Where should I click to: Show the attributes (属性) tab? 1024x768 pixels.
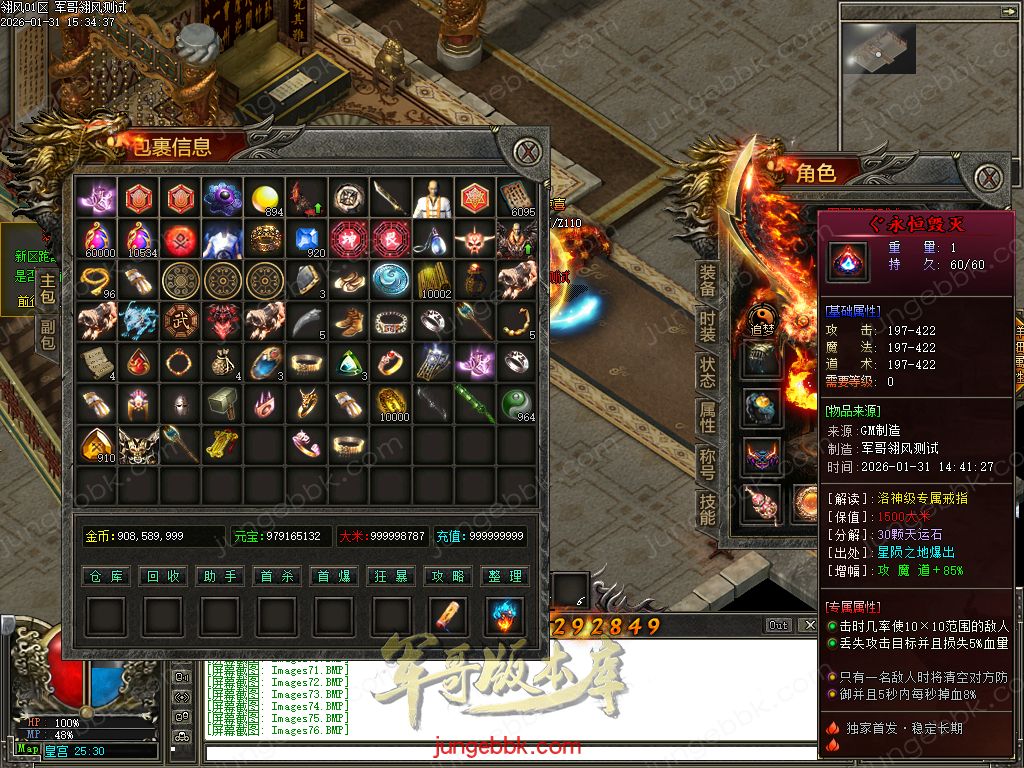point(707,418)
